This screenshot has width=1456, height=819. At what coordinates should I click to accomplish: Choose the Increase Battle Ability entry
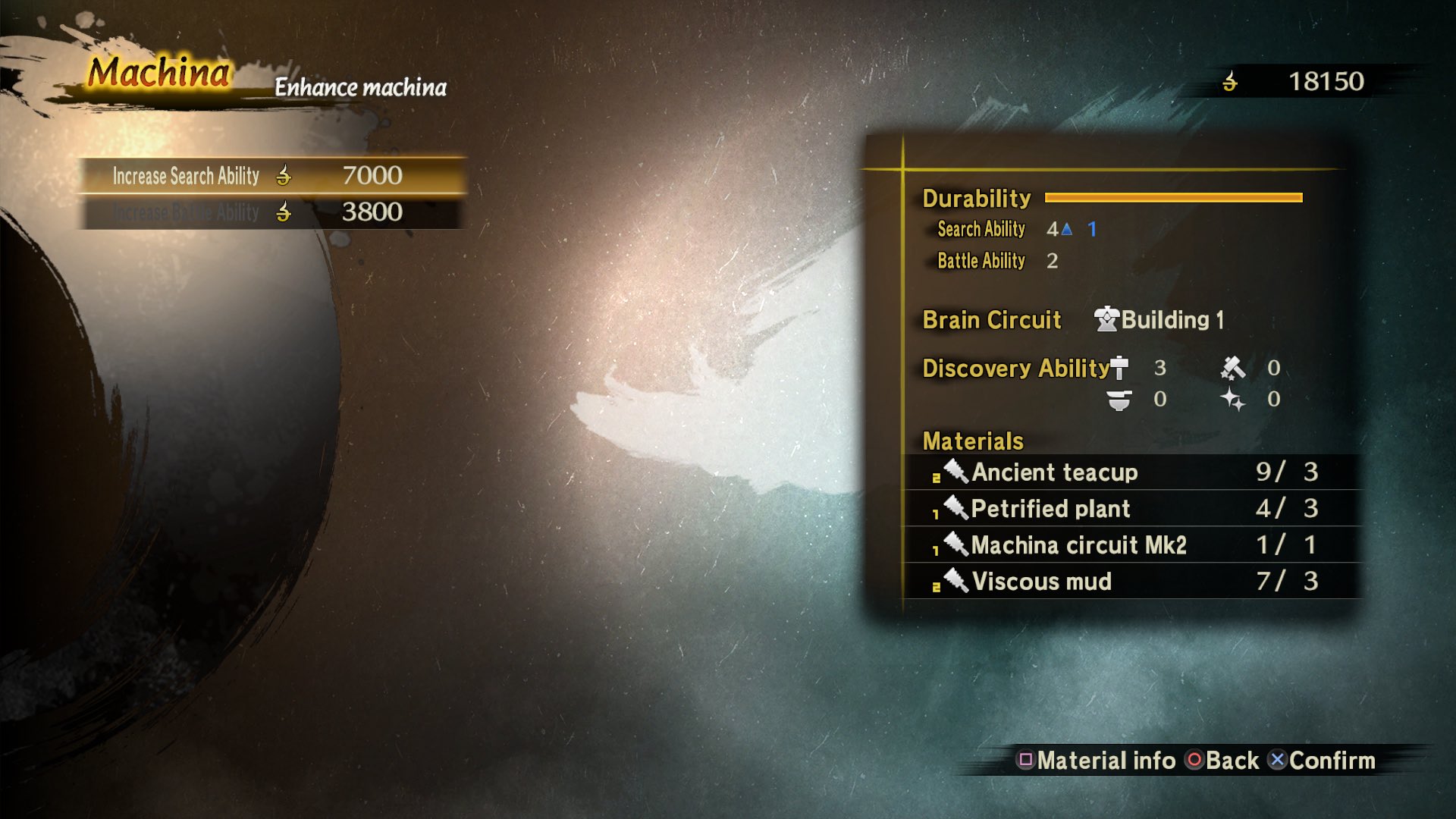tap(271, 212)
